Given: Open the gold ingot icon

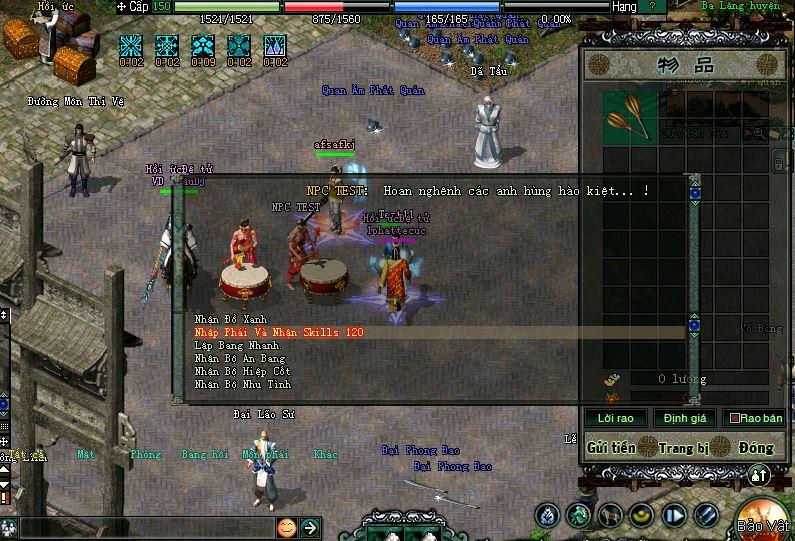Looking at the screenshot, I should click(641, 516).
